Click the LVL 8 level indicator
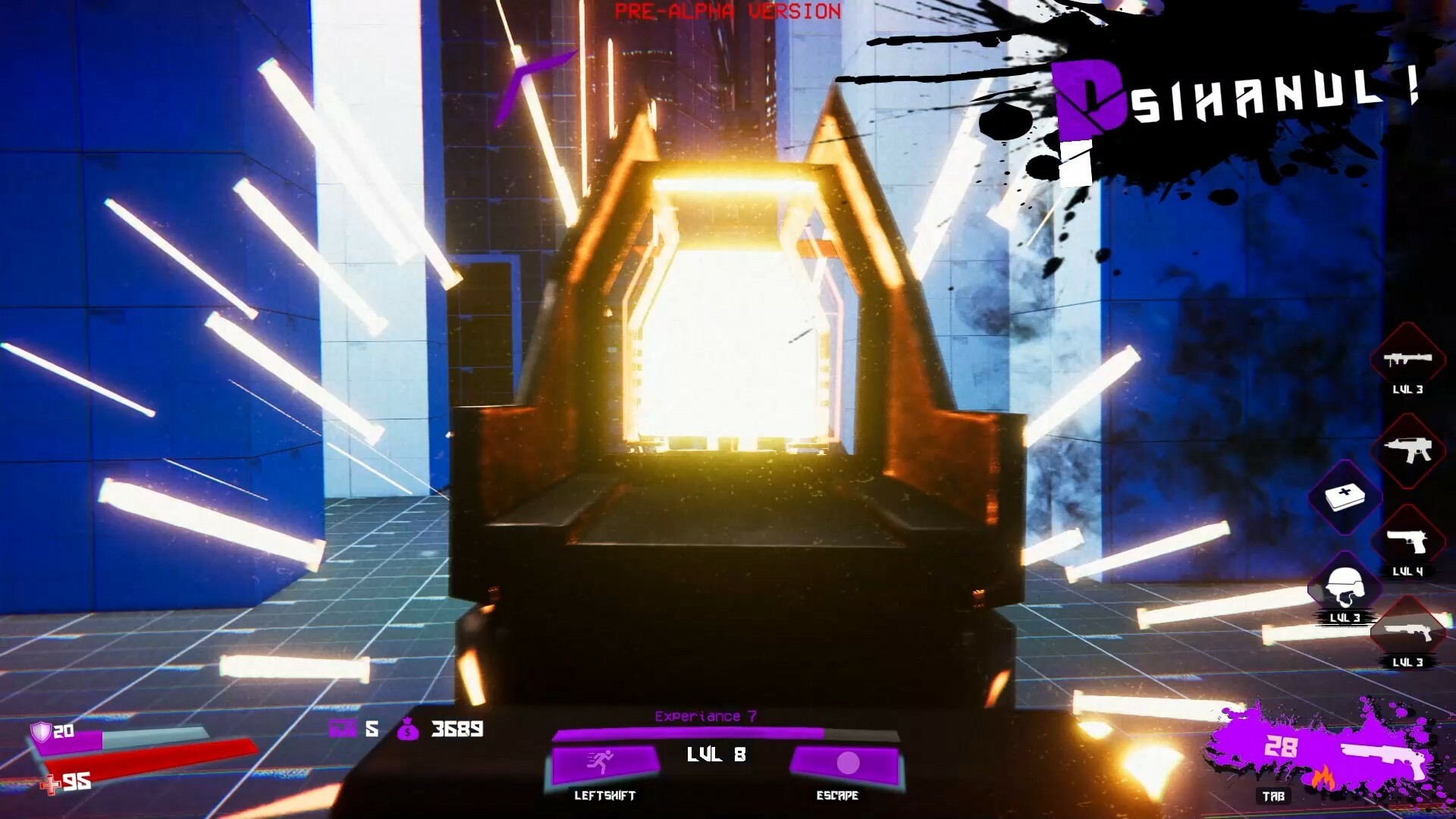Image resolution: width=1456 pixels, height=819 pixels. tap(716, 755)
